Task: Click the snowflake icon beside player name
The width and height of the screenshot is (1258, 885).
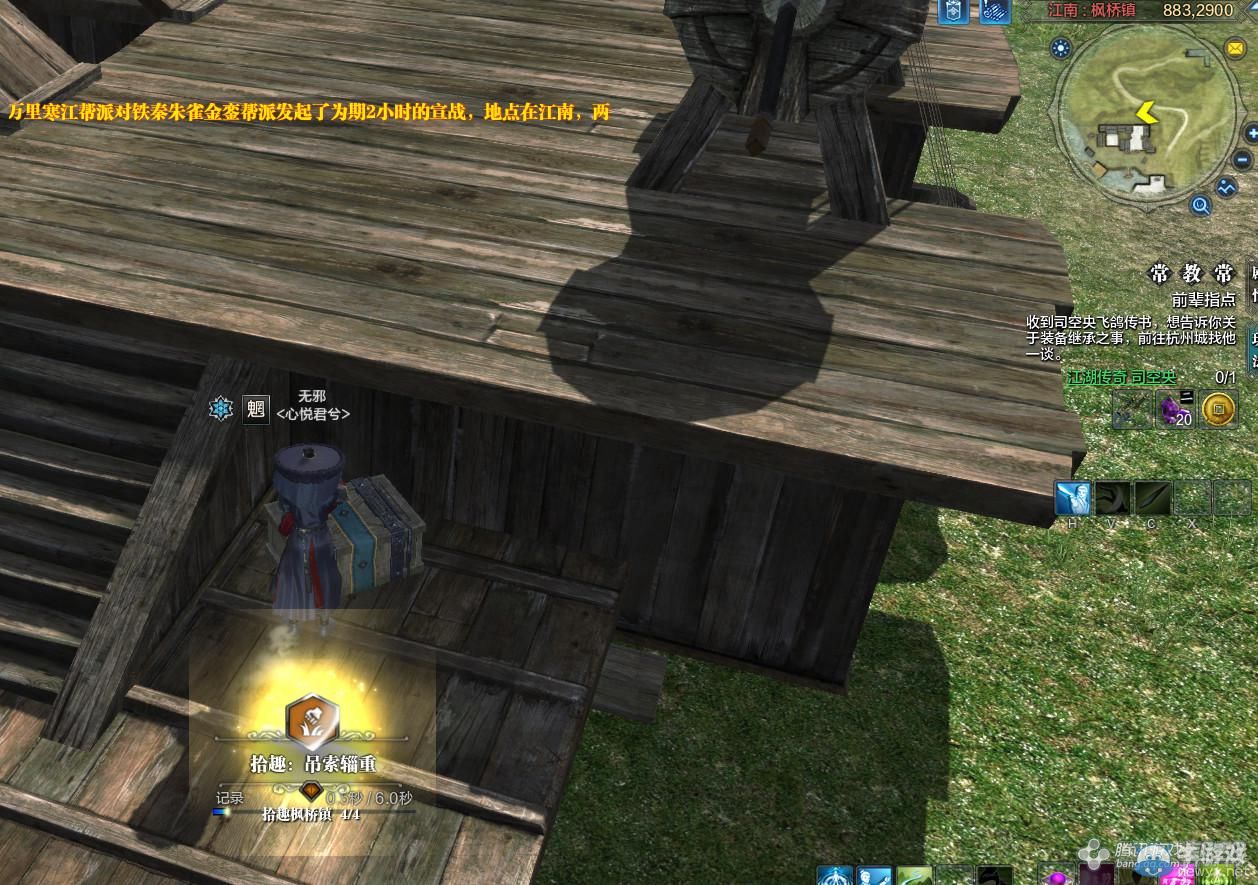Action: 220,408
